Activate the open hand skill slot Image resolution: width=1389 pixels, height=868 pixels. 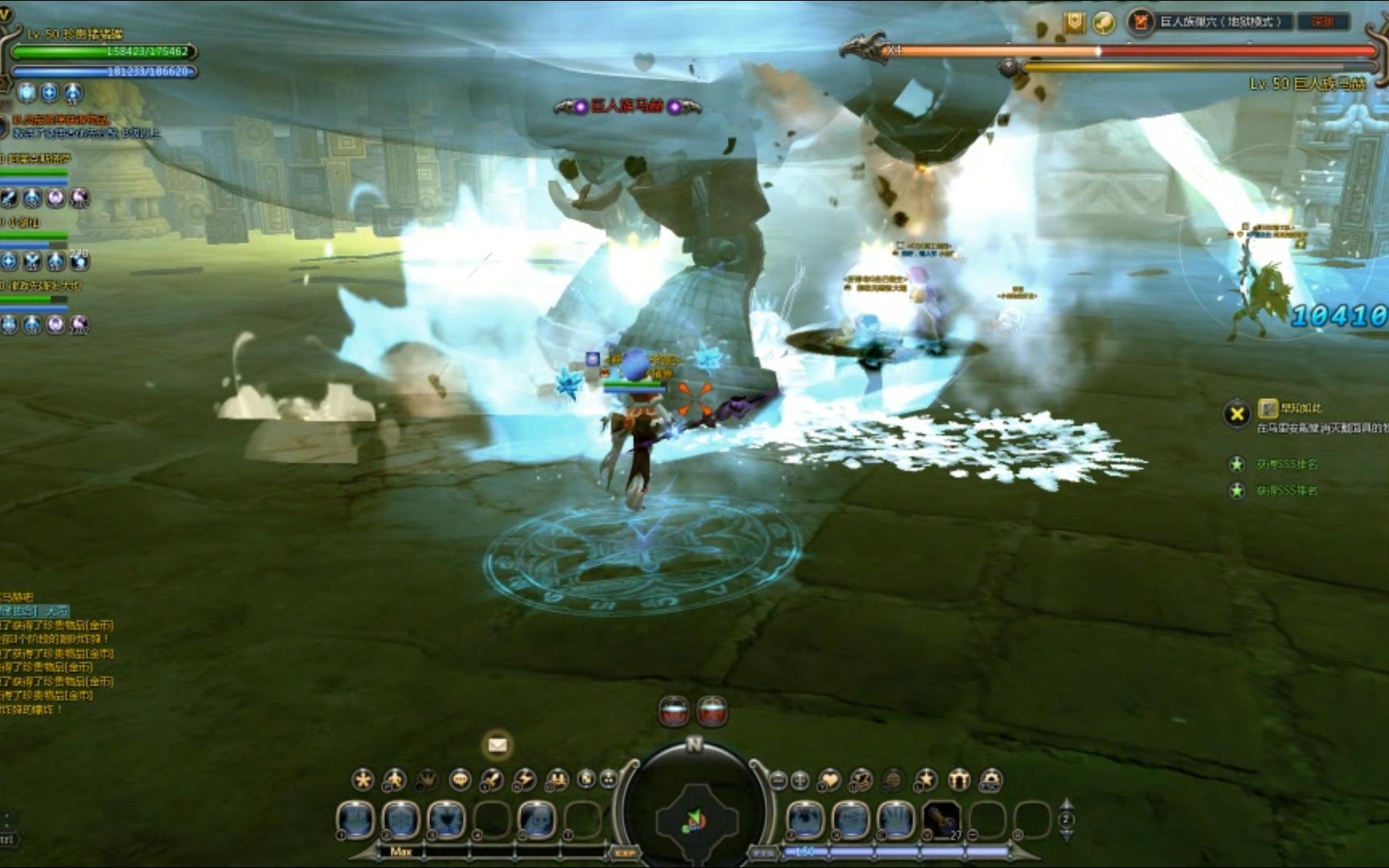[896, 821]
